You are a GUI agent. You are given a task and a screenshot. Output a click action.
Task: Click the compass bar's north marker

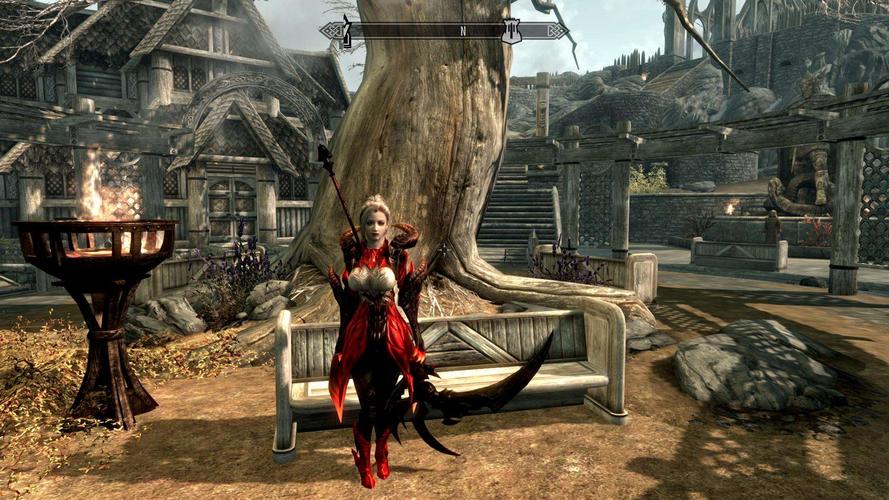[x=462, y=31]
